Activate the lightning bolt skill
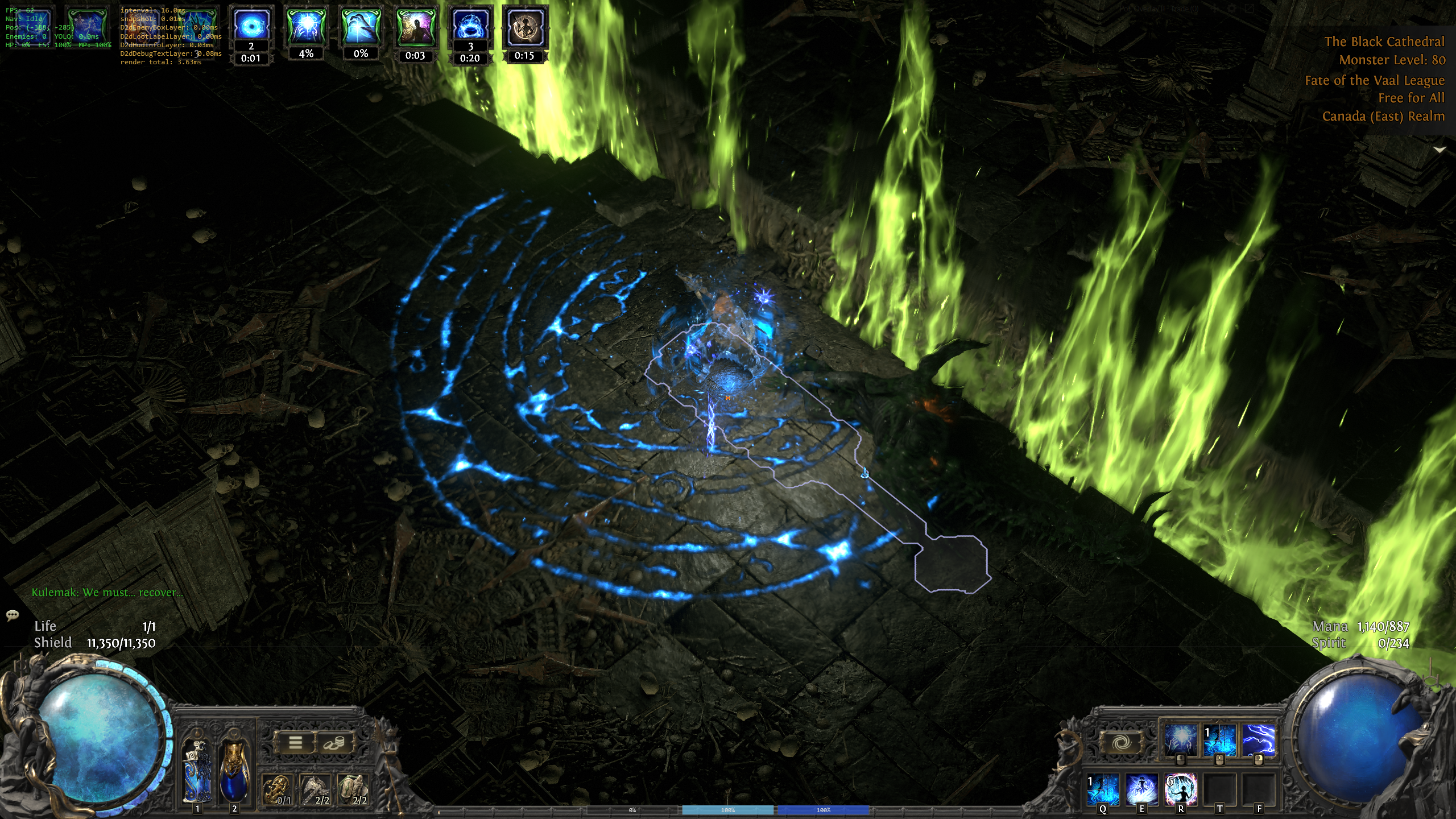Image resolution: width=1456 pixels, height=819 pixels. click(1258, 741)
